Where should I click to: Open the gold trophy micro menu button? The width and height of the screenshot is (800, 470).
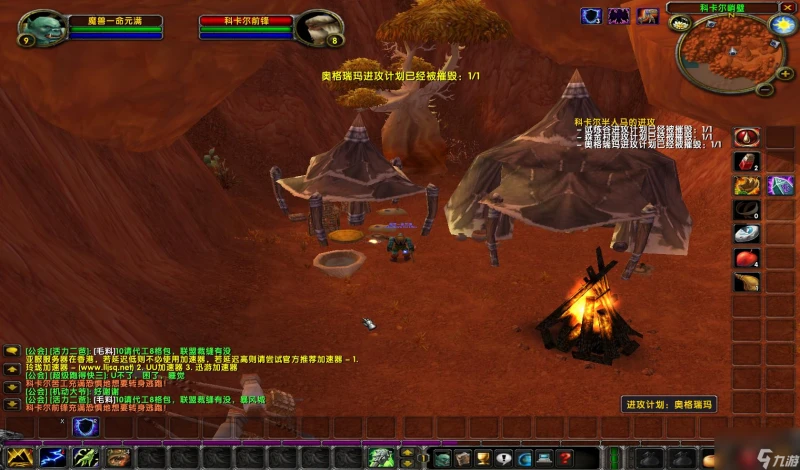pos(481,458)
